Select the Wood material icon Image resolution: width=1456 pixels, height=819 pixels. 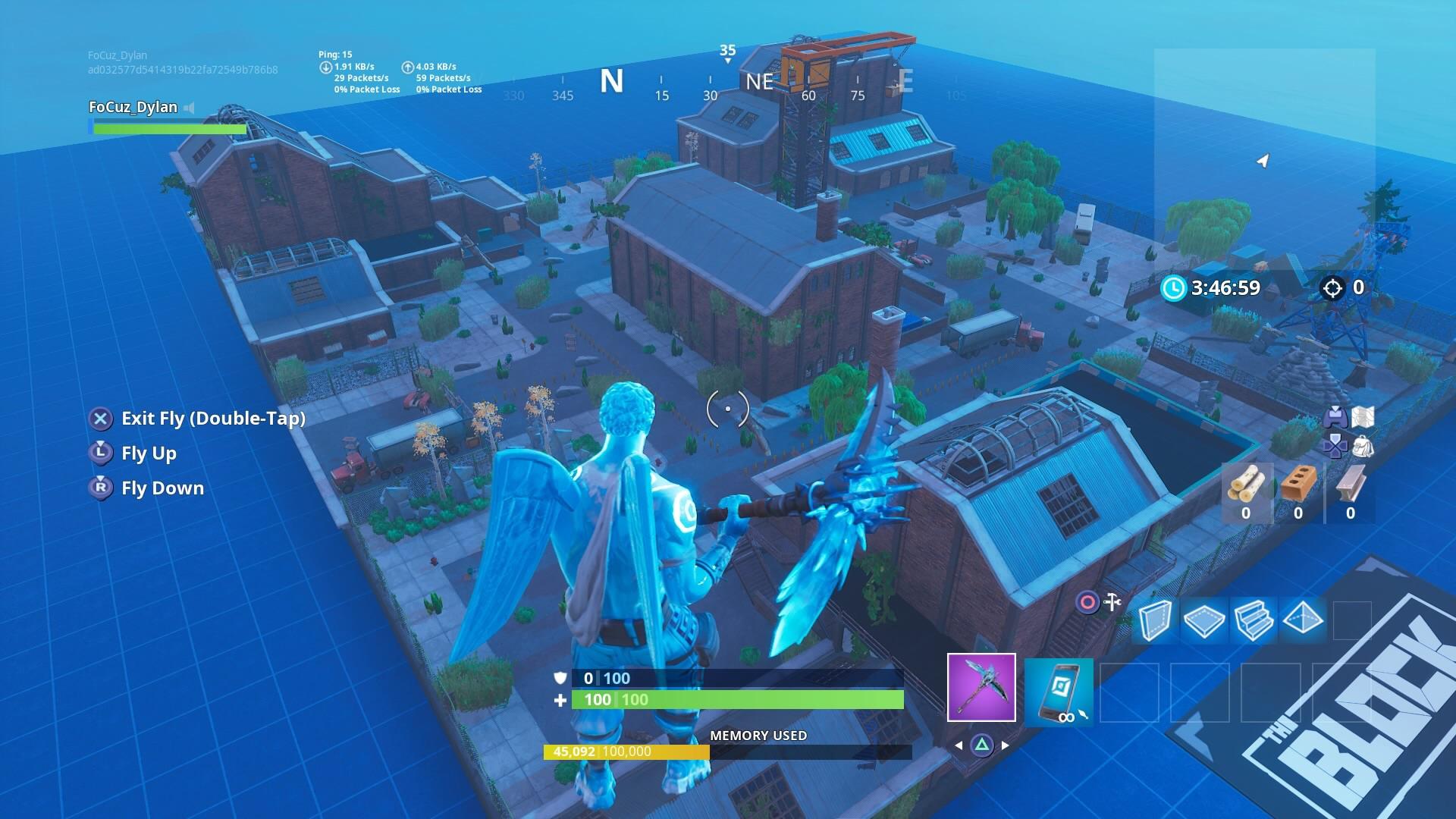1247,484
